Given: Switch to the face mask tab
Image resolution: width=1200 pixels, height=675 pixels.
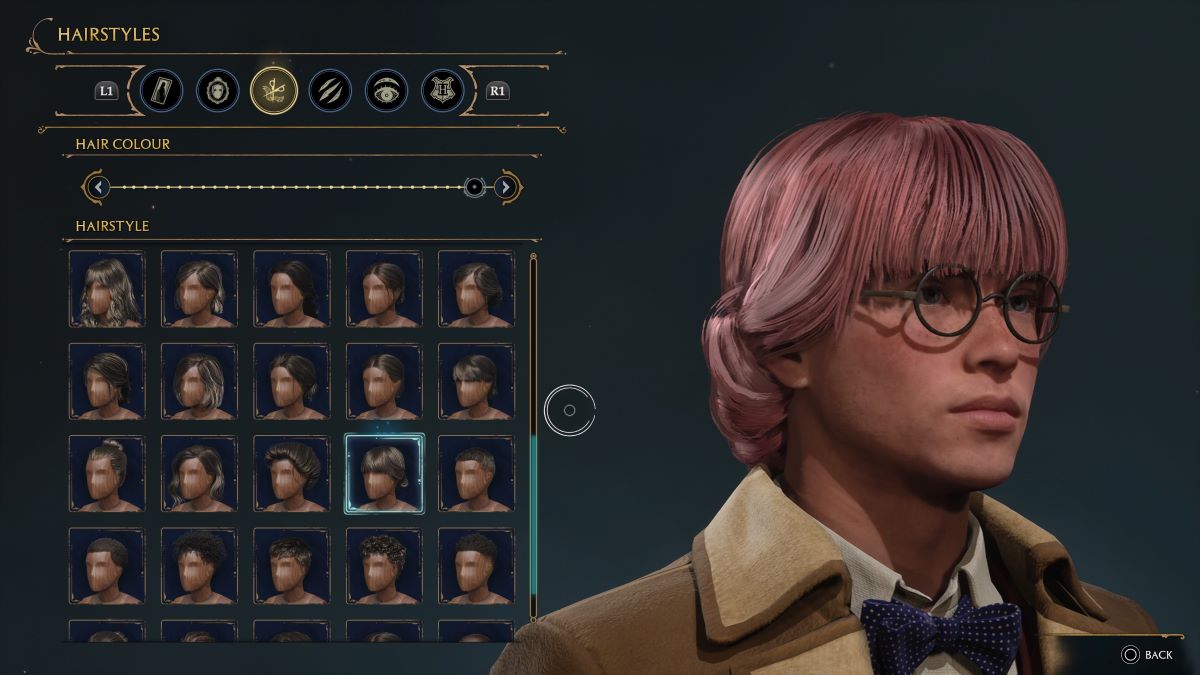Looking at the screenshot, I should [217, 91].
